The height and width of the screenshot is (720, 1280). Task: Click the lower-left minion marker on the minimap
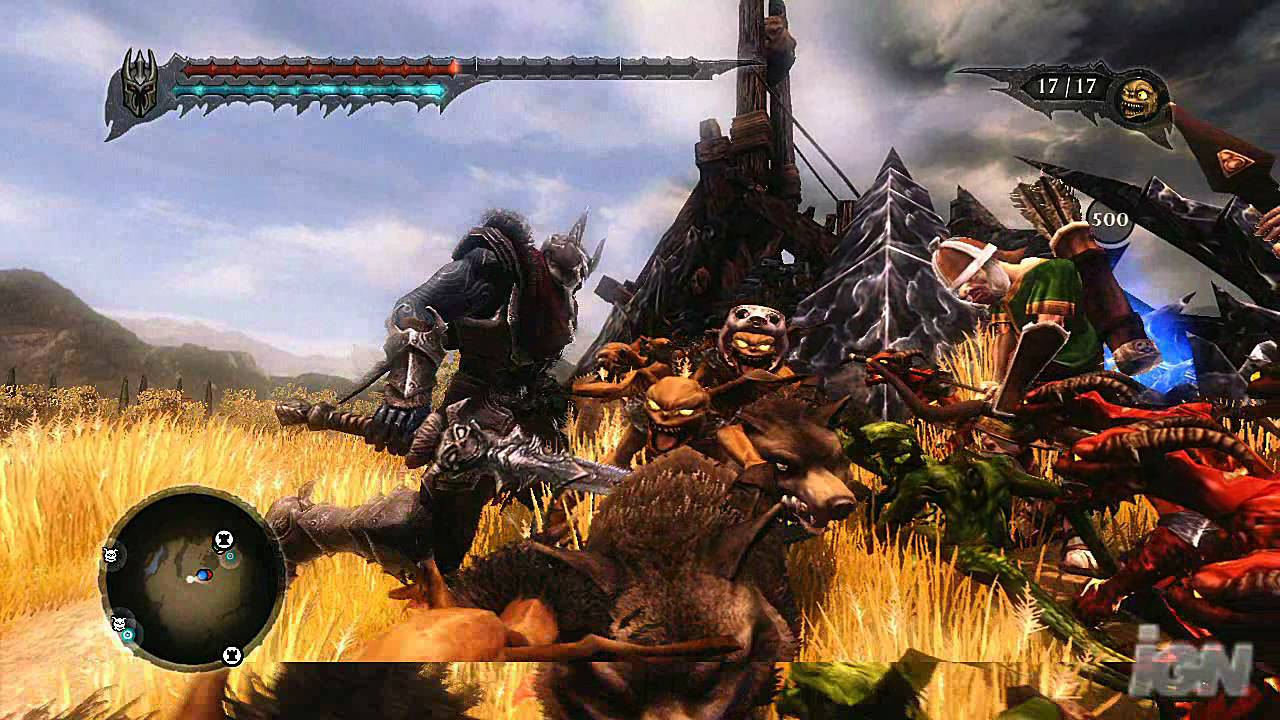118,622
